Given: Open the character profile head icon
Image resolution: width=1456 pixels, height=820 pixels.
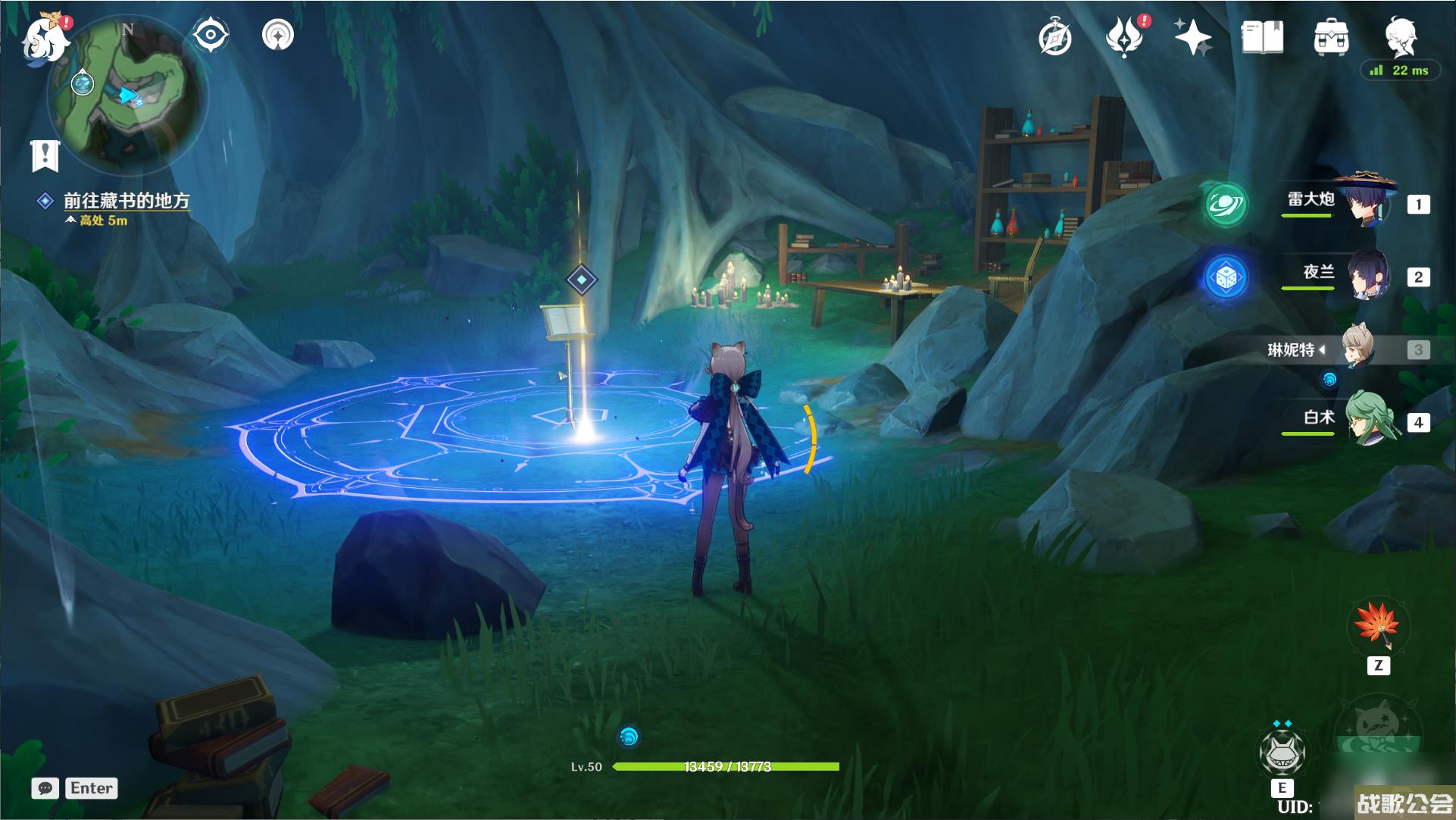Looking at the screenshot, I should click(1400, 36).
